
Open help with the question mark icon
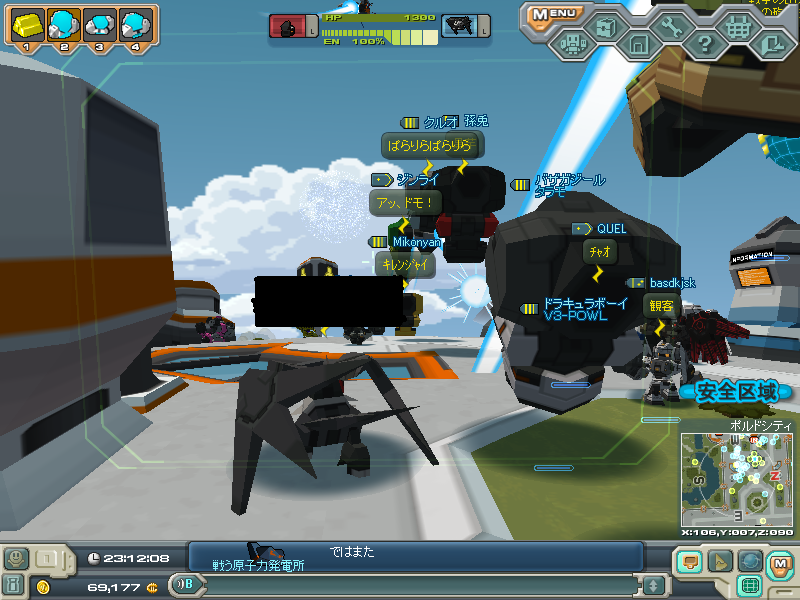click(x=705, y=44)
